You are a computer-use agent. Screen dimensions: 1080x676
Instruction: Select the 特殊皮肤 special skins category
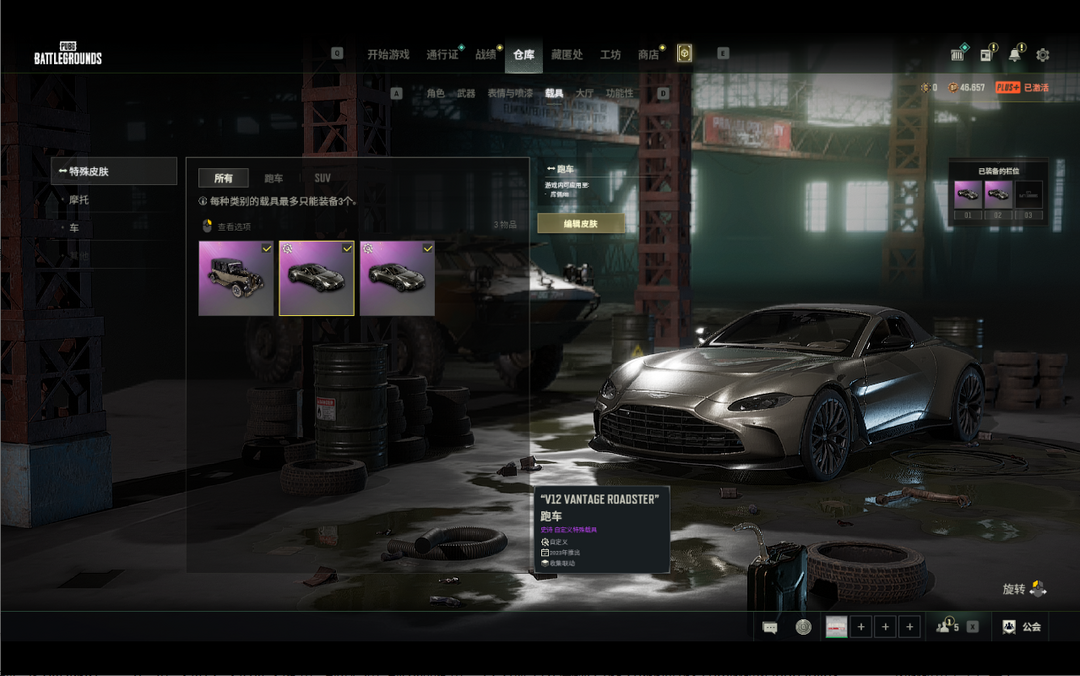click(x=113, y=171)
